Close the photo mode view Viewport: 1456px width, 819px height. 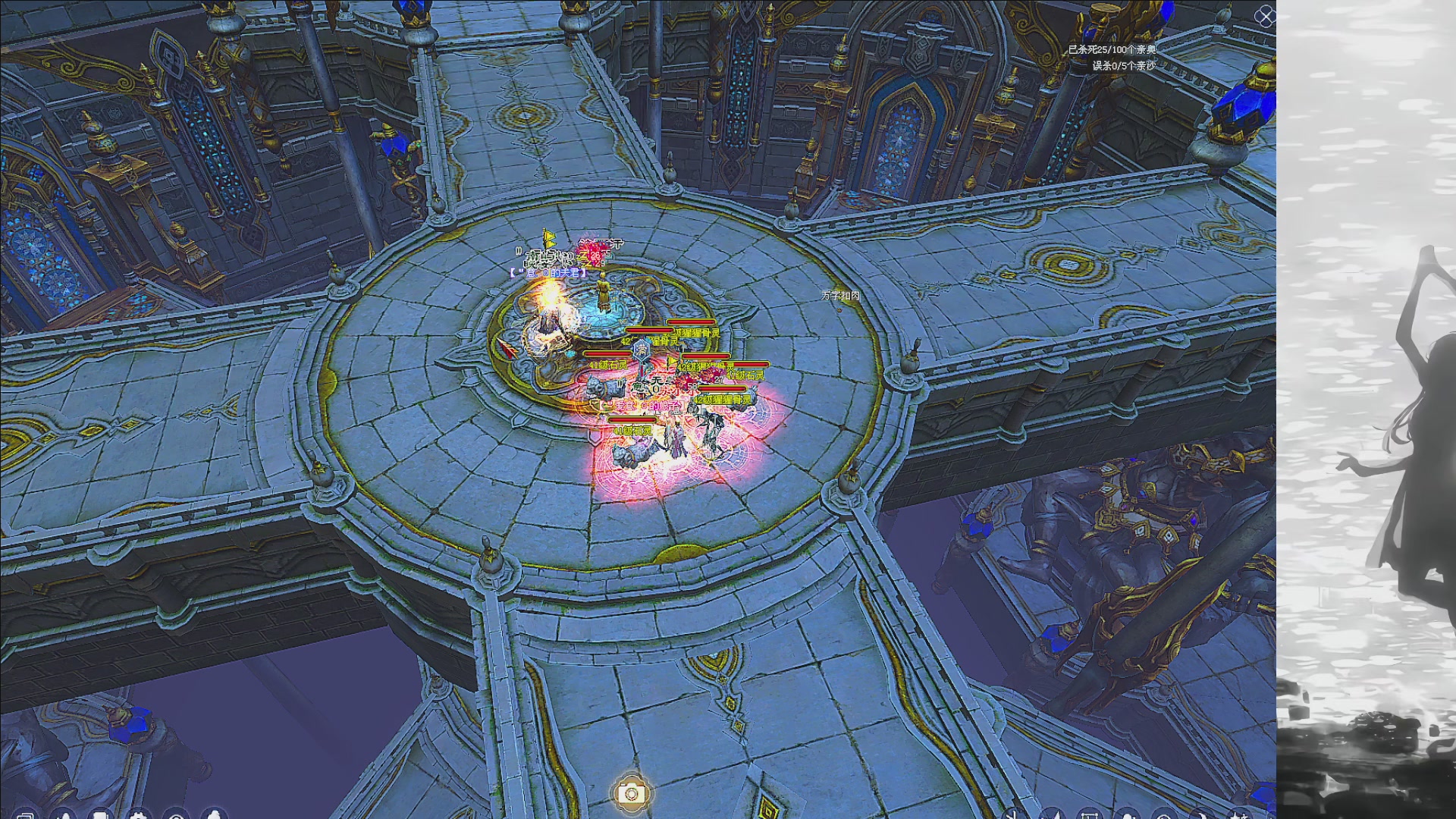1264,17
